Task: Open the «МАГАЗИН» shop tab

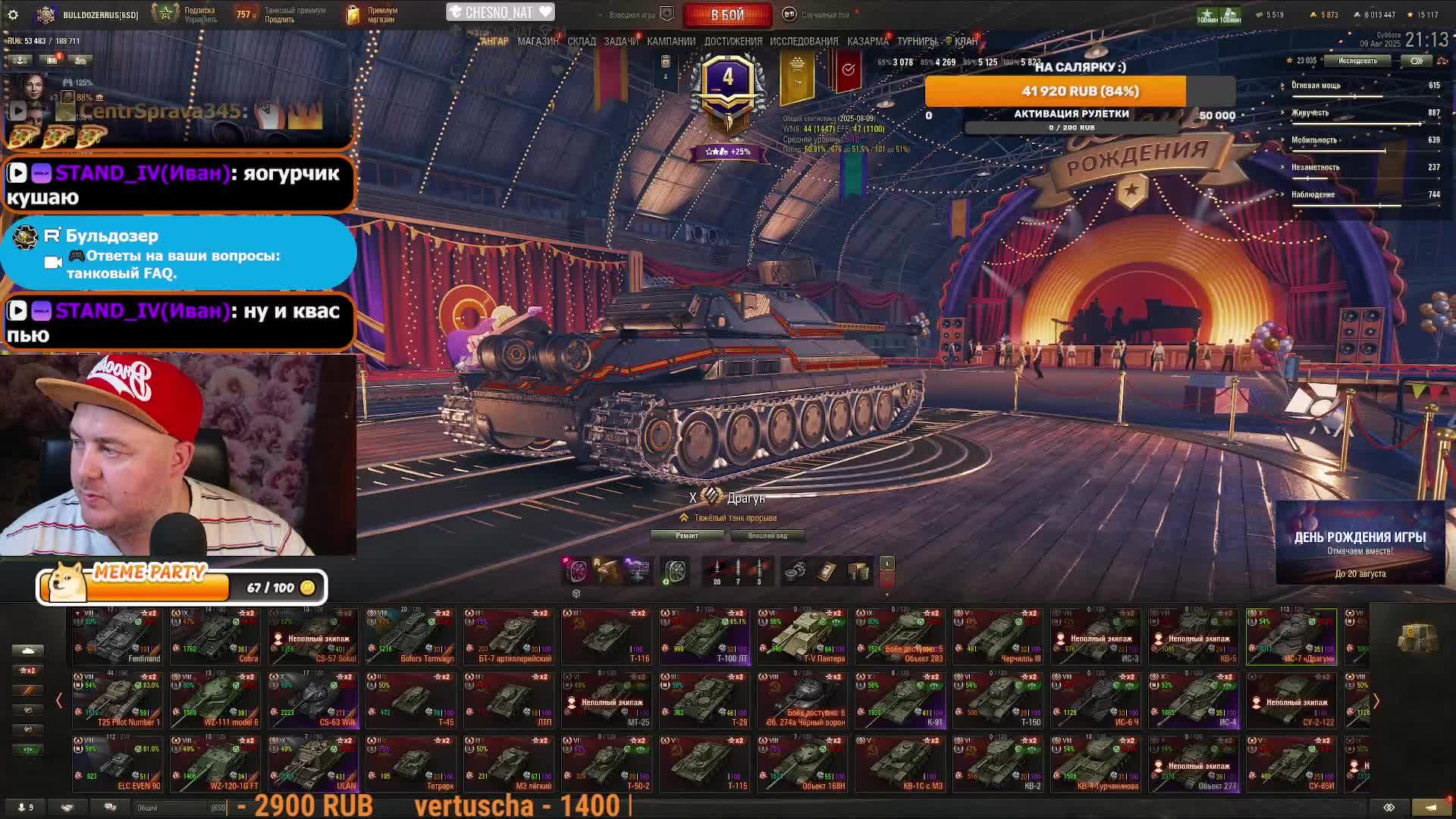Action: (x=538, y=41)
